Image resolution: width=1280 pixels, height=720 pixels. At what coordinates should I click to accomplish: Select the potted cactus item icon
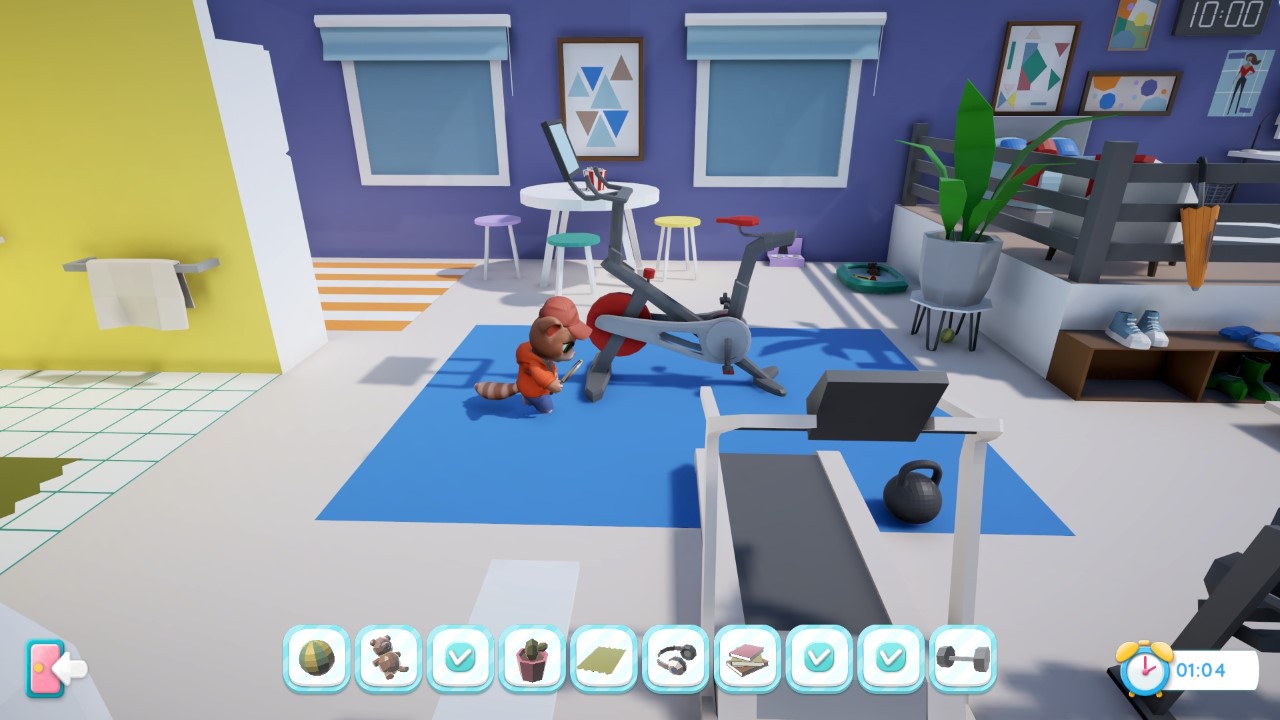532,657
